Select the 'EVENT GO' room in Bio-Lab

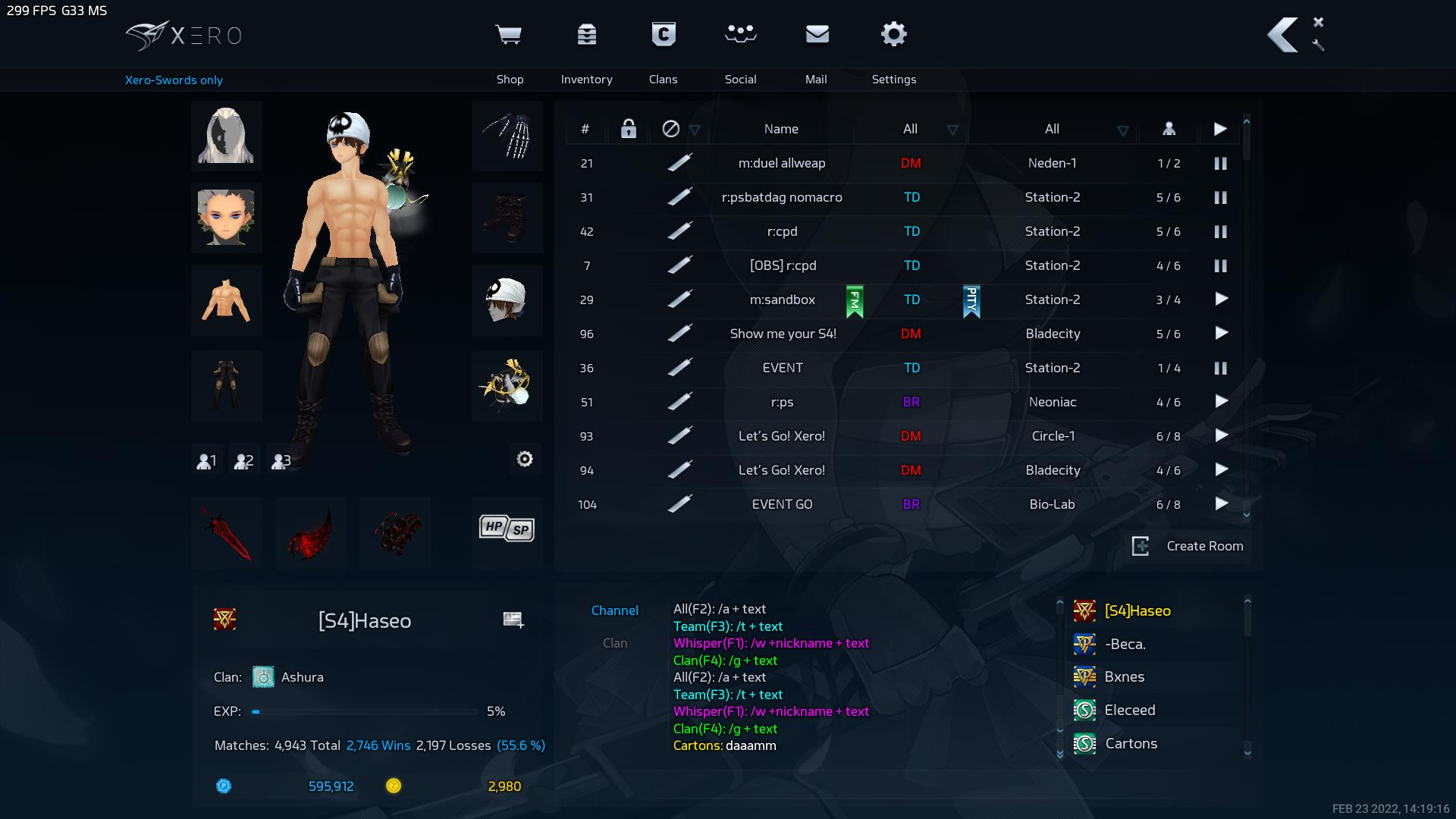782,504
